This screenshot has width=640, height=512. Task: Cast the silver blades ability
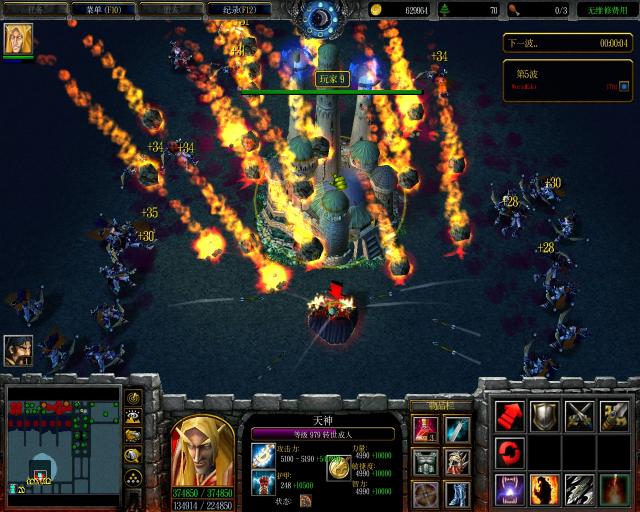click(580, 489)
